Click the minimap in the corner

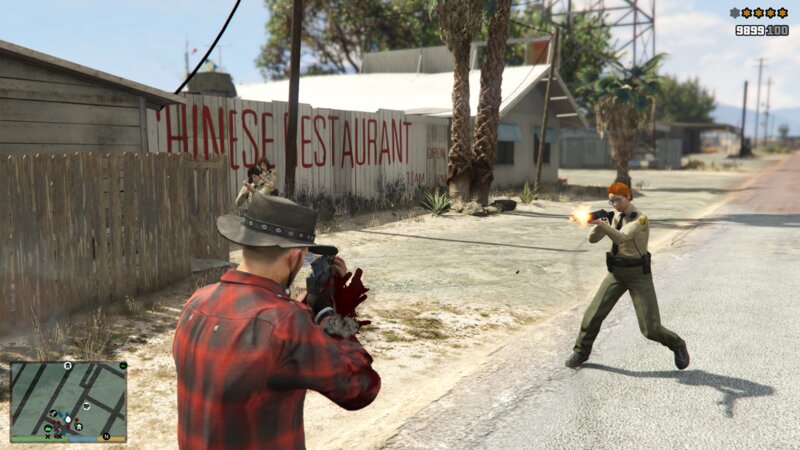[x=68, y=400]
